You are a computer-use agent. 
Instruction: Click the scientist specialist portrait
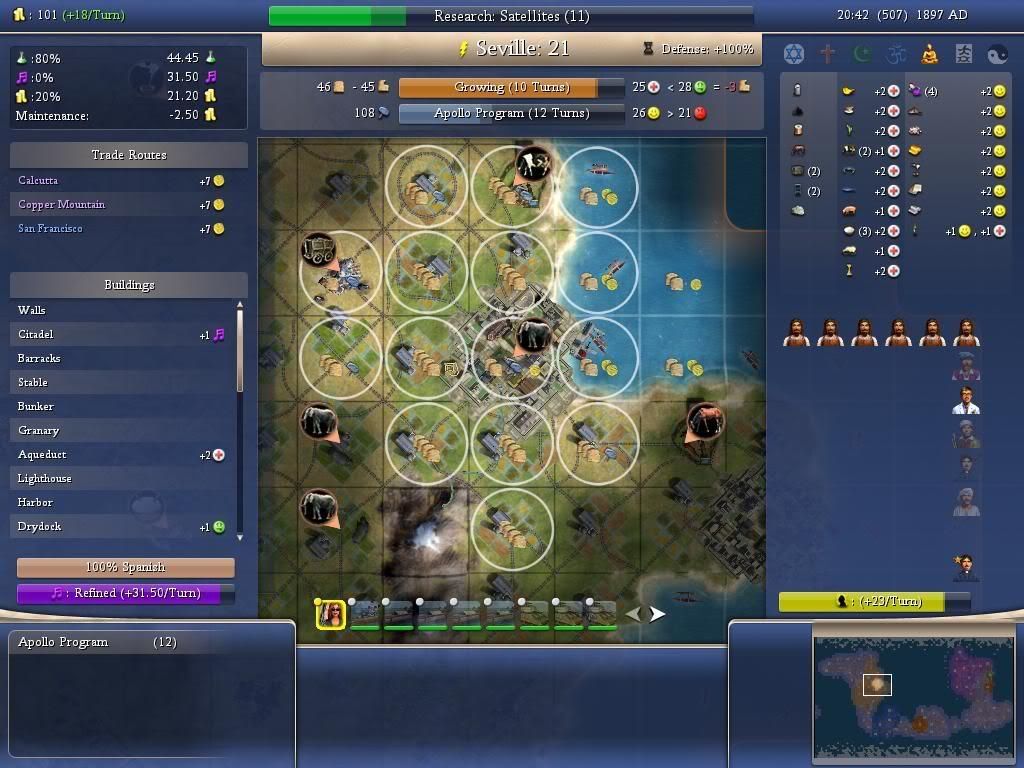tap(966, 400)
